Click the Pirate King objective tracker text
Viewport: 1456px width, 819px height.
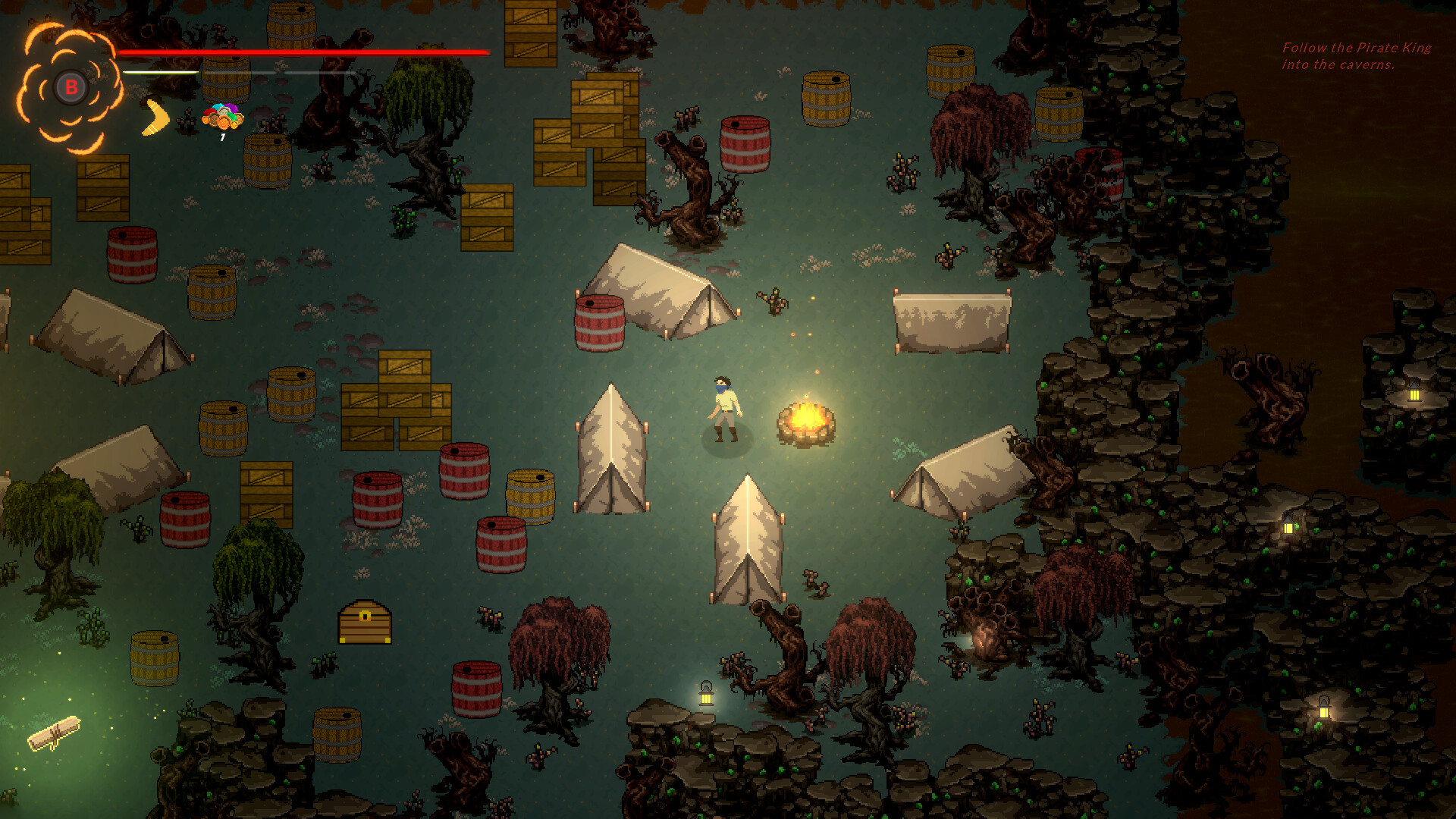1356,56
